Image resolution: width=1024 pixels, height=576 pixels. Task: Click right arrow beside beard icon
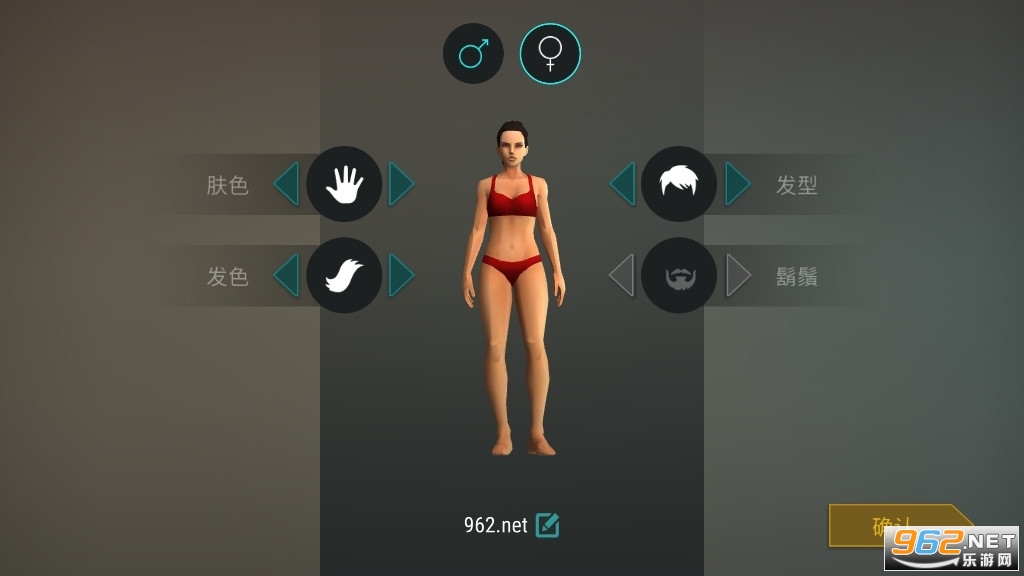737,275
